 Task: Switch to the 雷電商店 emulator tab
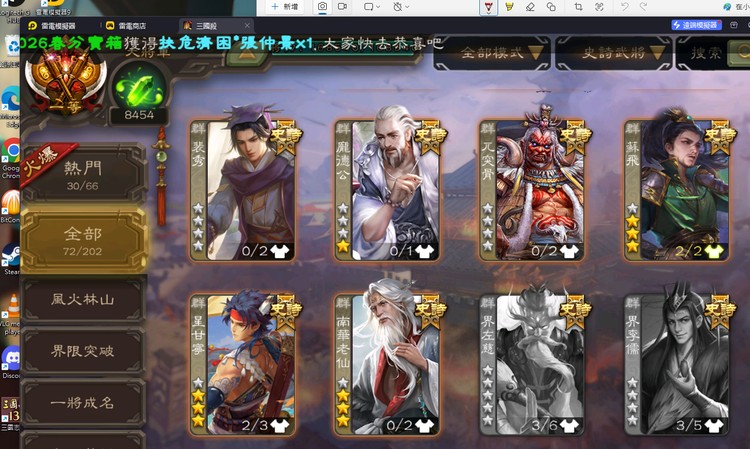131,25
